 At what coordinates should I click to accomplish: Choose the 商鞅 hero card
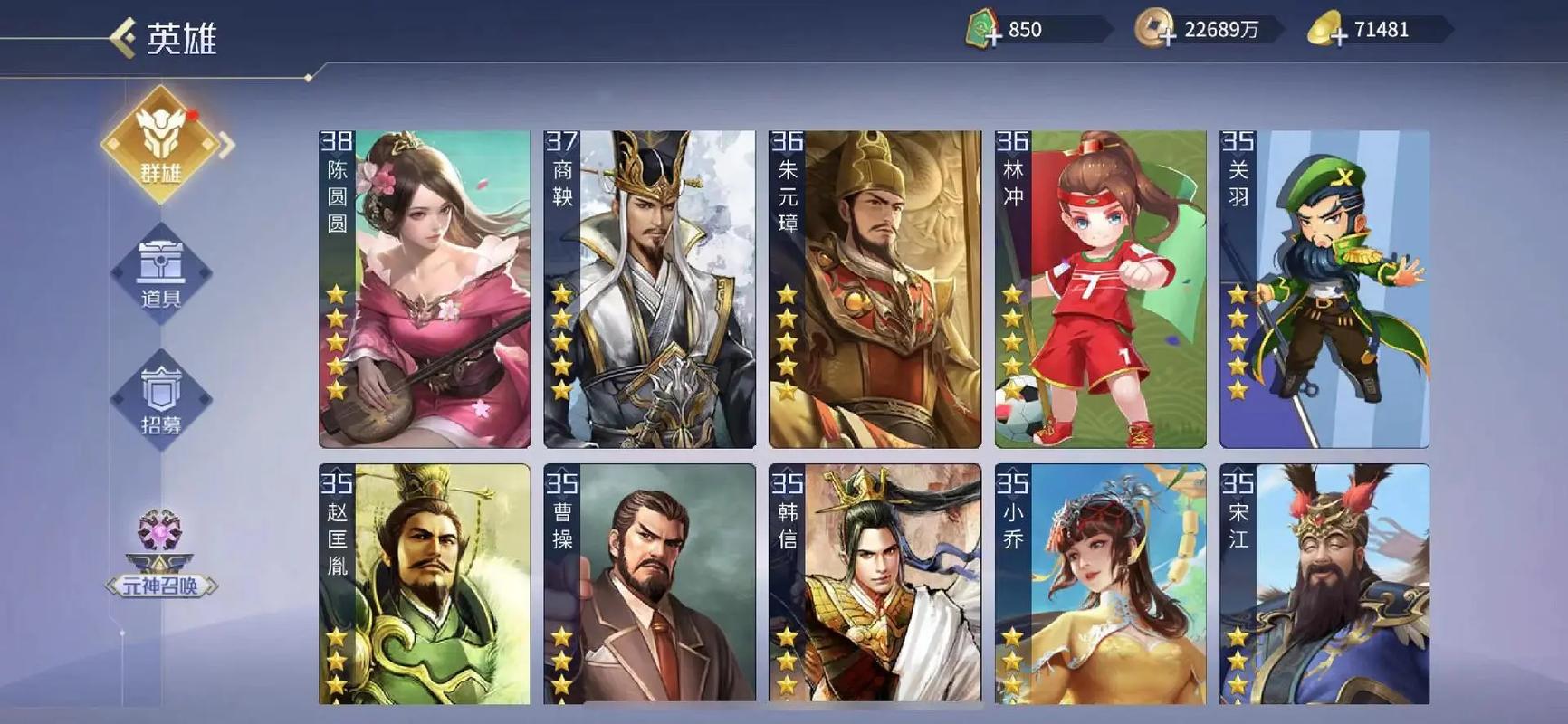[649, 289]
